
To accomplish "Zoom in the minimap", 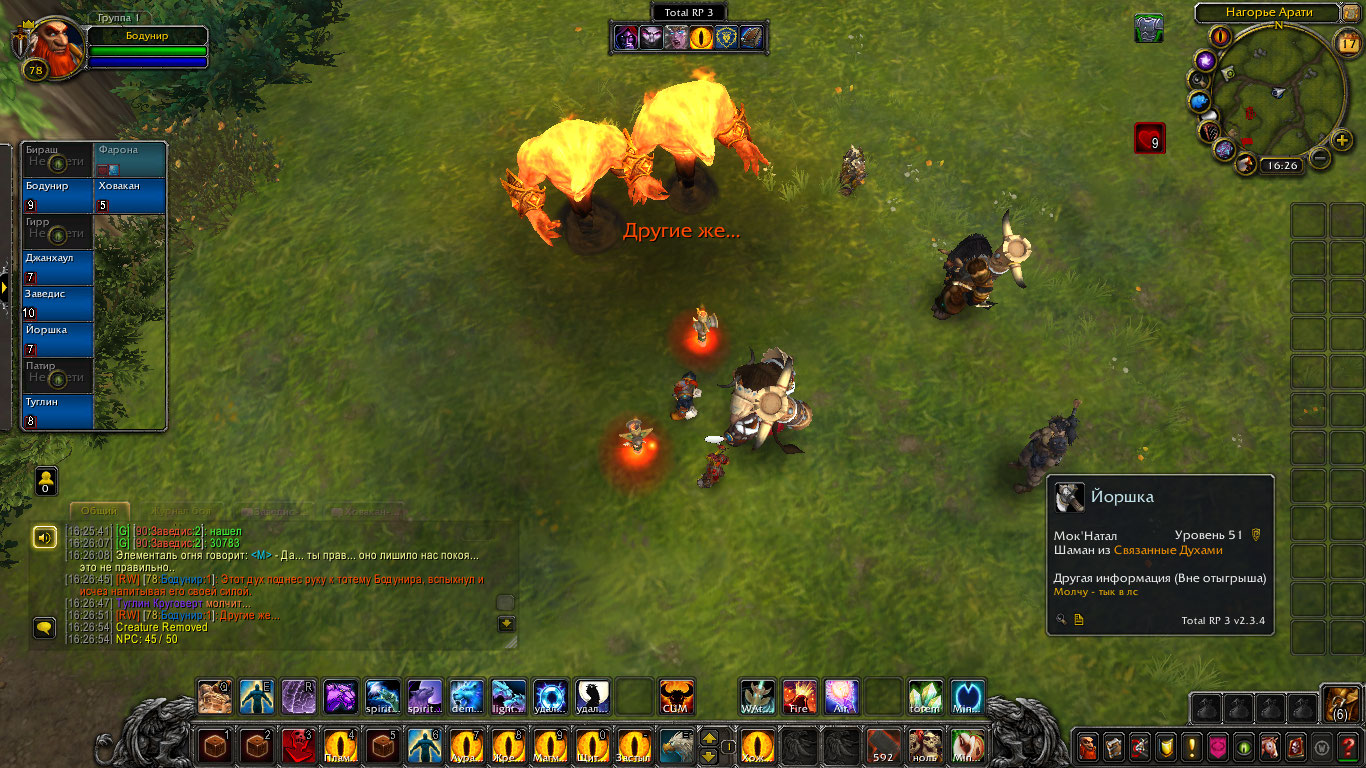I will [x=1343, y=141].
